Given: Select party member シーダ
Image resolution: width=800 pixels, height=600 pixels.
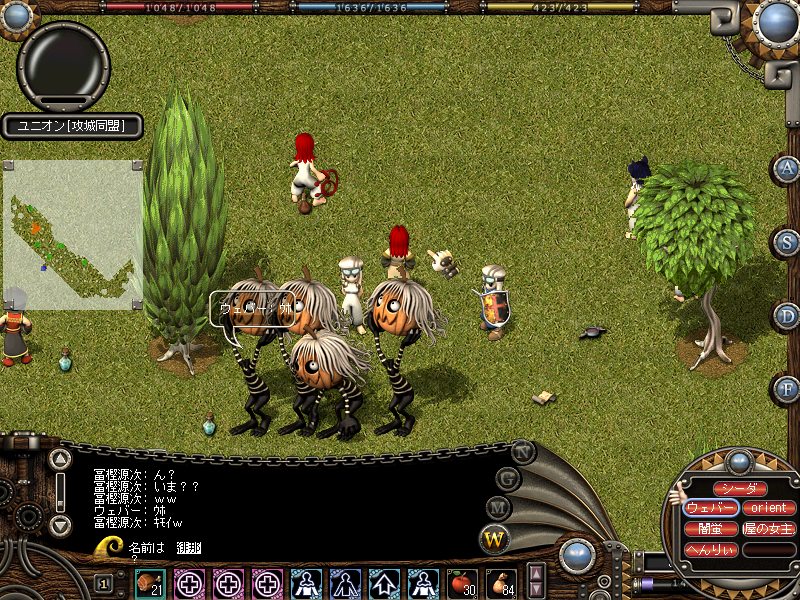Looking at the screenshot, I should coord(741,489).
